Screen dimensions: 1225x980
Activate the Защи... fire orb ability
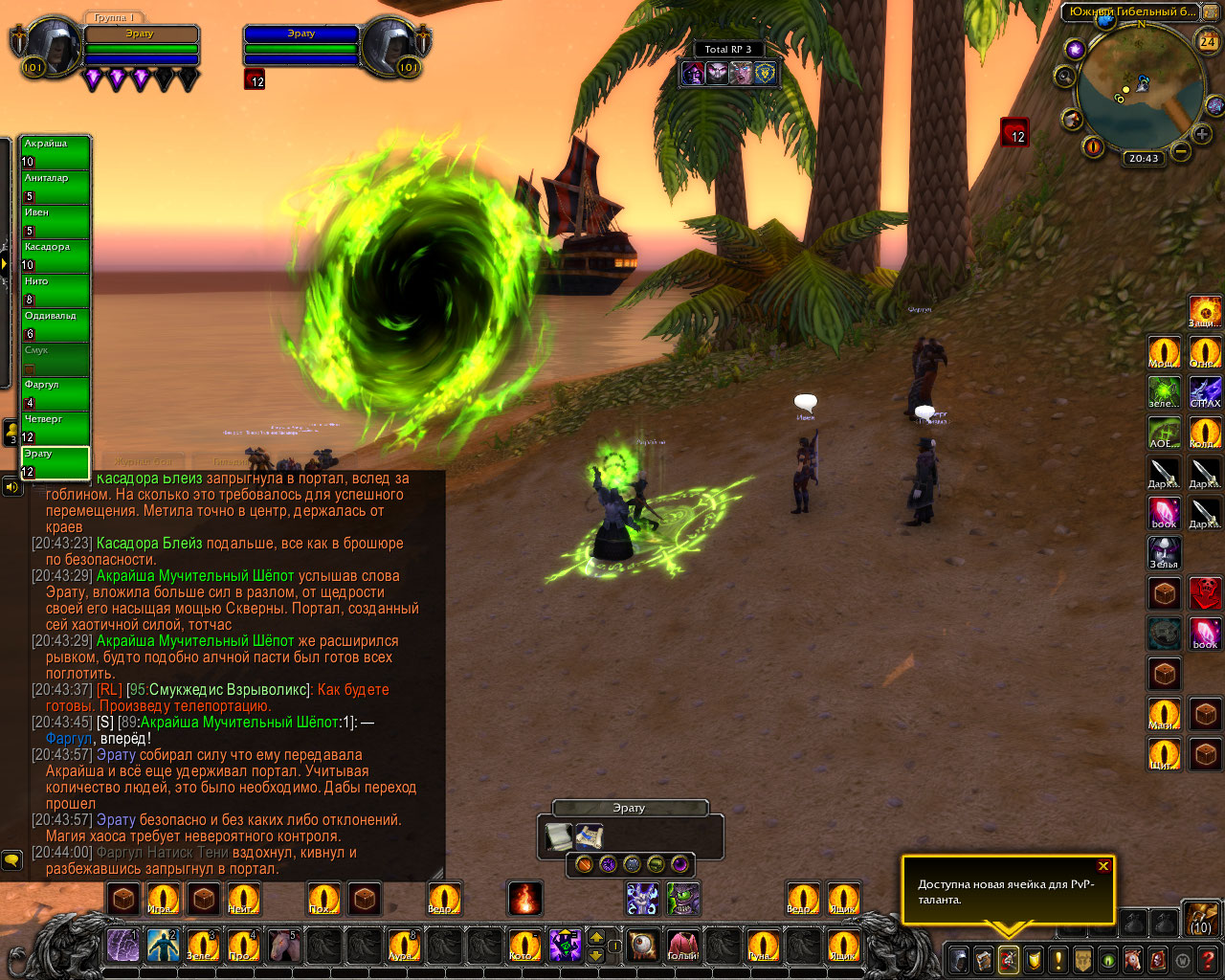coord(1205,312)
